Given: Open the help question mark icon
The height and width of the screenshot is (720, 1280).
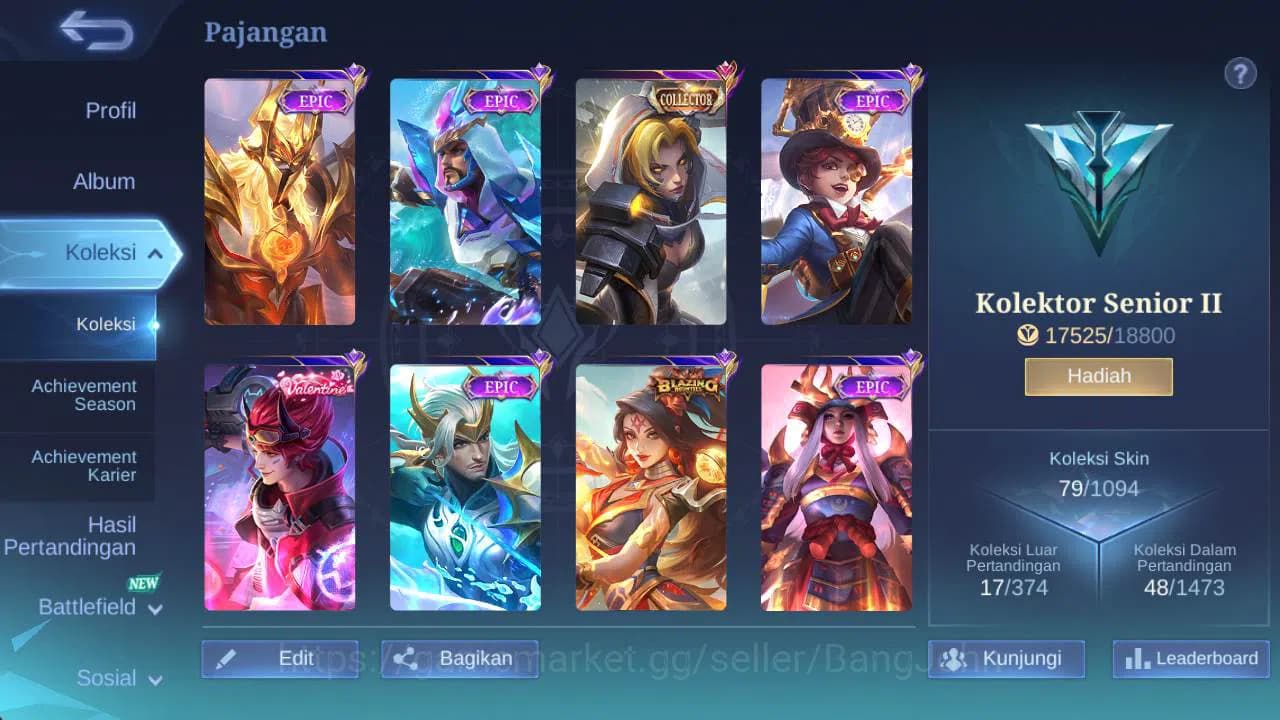Looking at the screenshot, I should [1240, 73].
